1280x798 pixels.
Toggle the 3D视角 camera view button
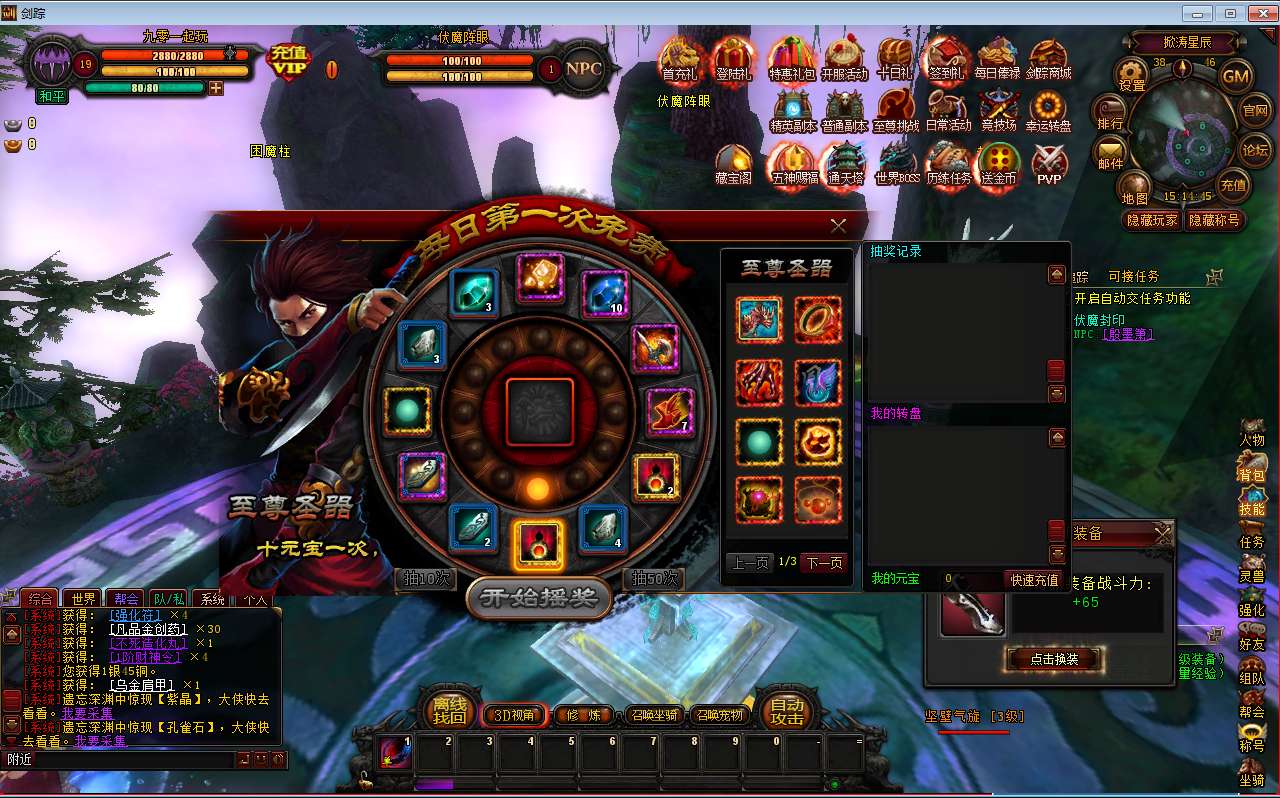(x=516, y=715)
